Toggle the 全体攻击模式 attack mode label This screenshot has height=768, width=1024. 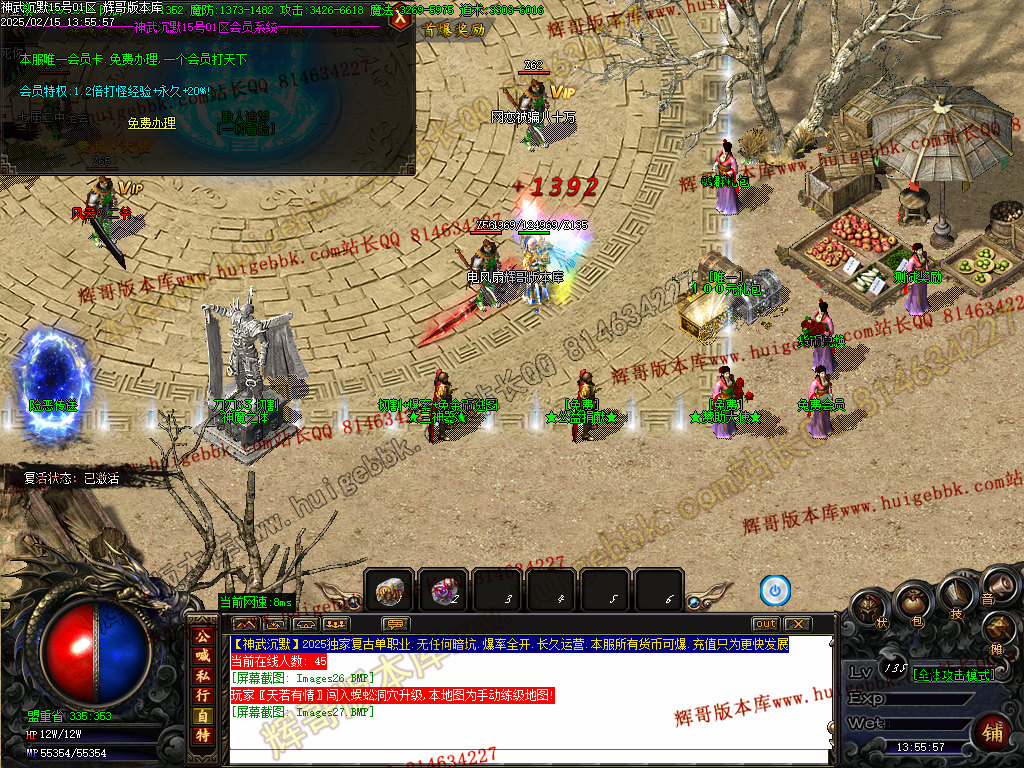pyautogui.click(x=954, y=675)
